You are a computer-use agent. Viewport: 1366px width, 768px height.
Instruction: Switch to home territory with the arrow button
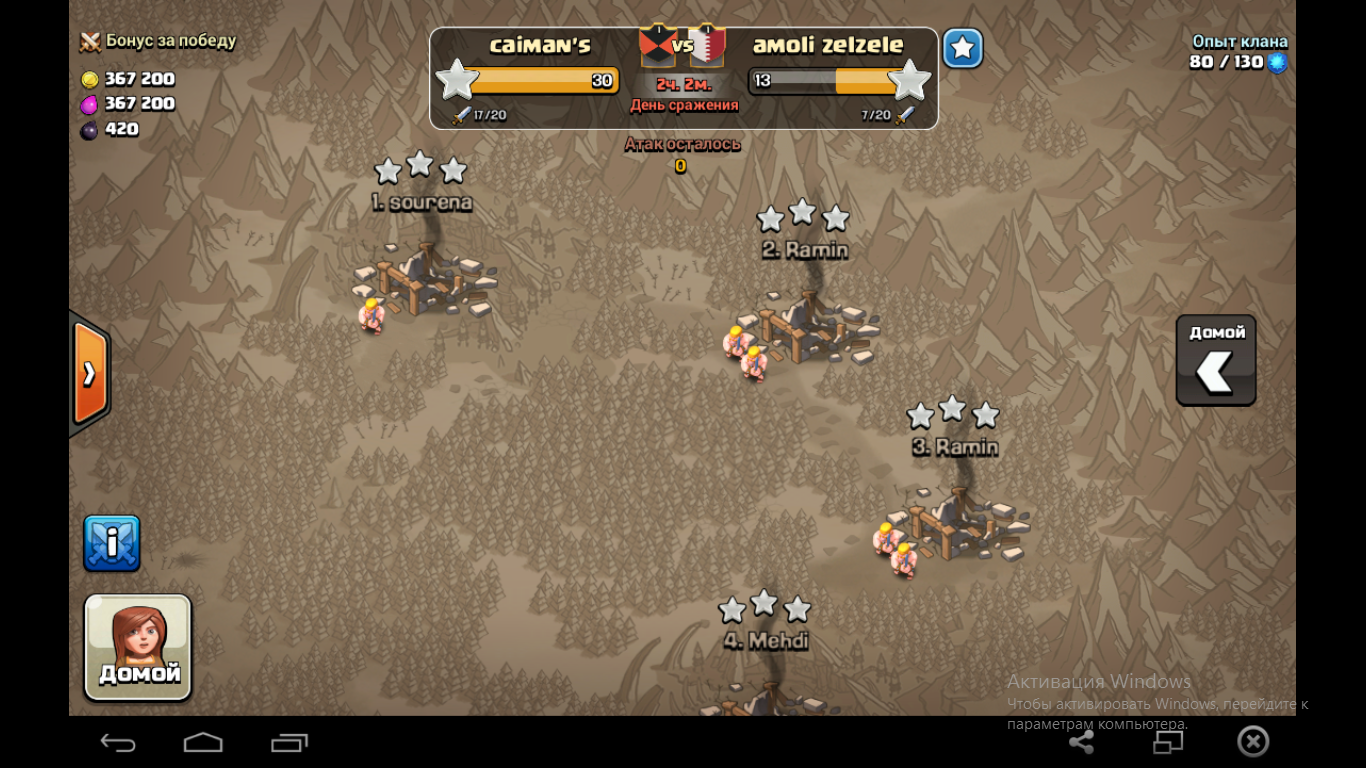(x=1215, y=361)
